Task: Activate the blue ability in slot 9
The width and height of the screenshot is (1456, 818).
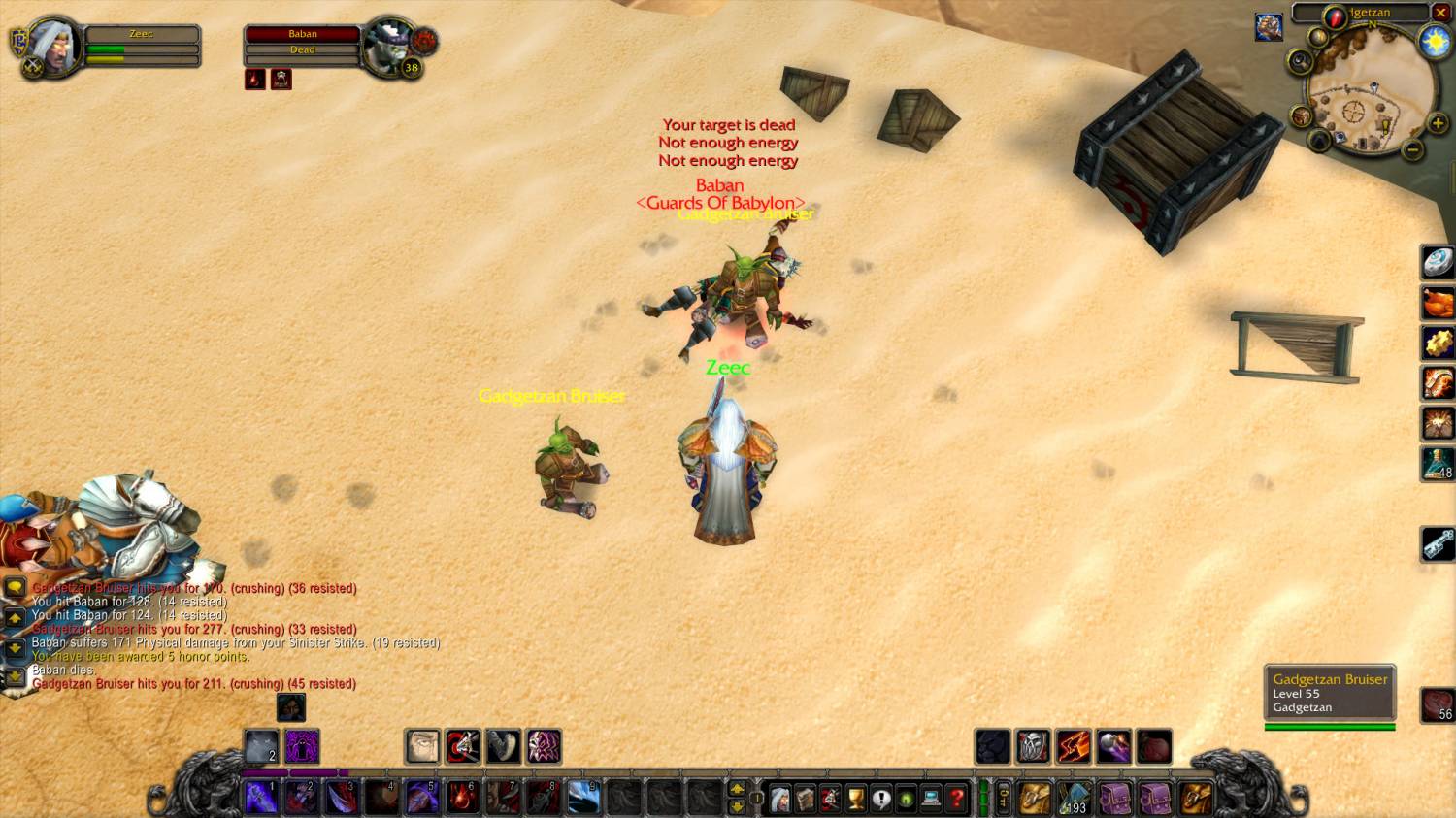Action: pos(583,798)
